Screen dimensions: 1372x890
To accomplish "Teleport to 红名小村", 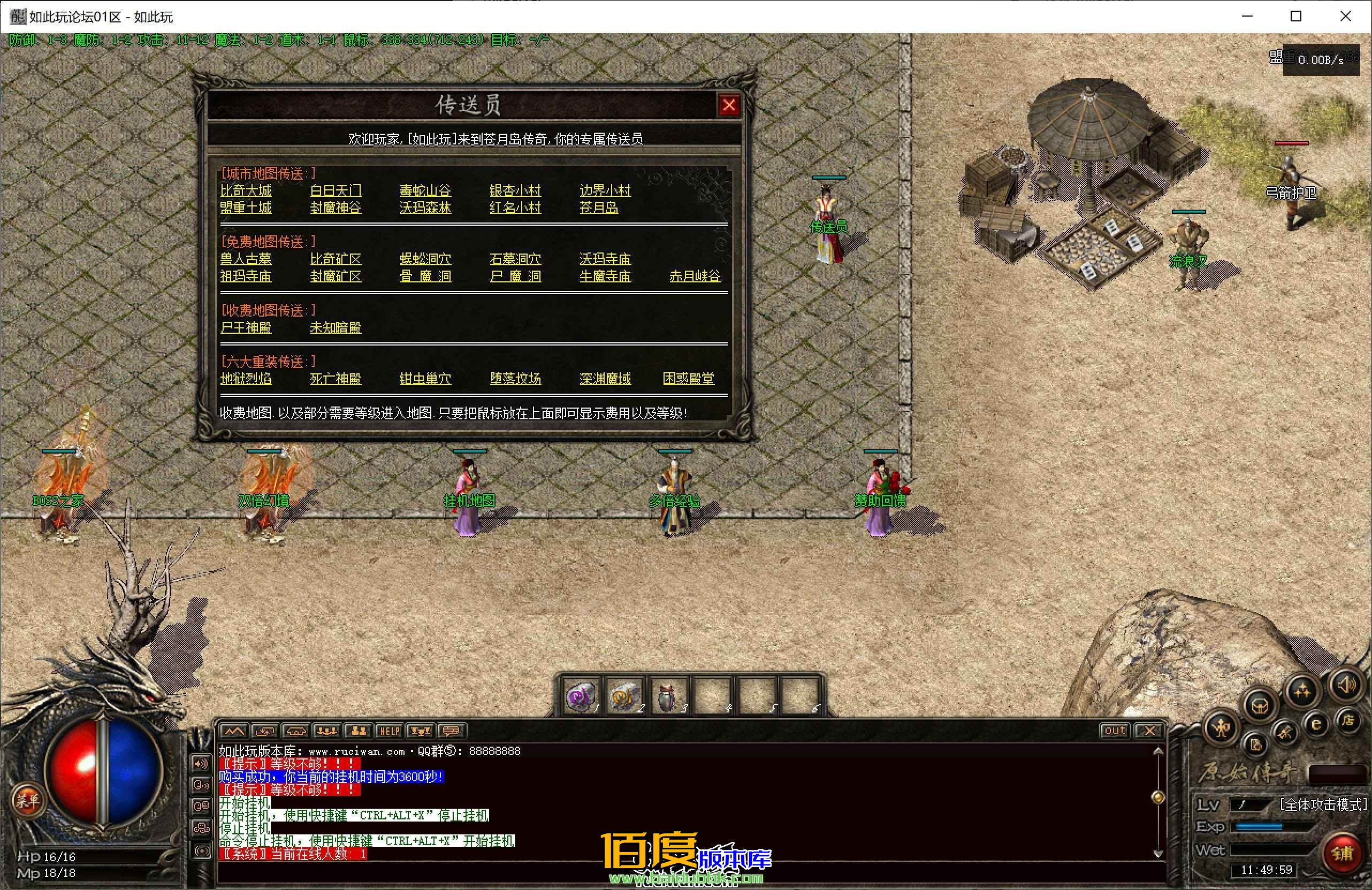I will 515,208.
